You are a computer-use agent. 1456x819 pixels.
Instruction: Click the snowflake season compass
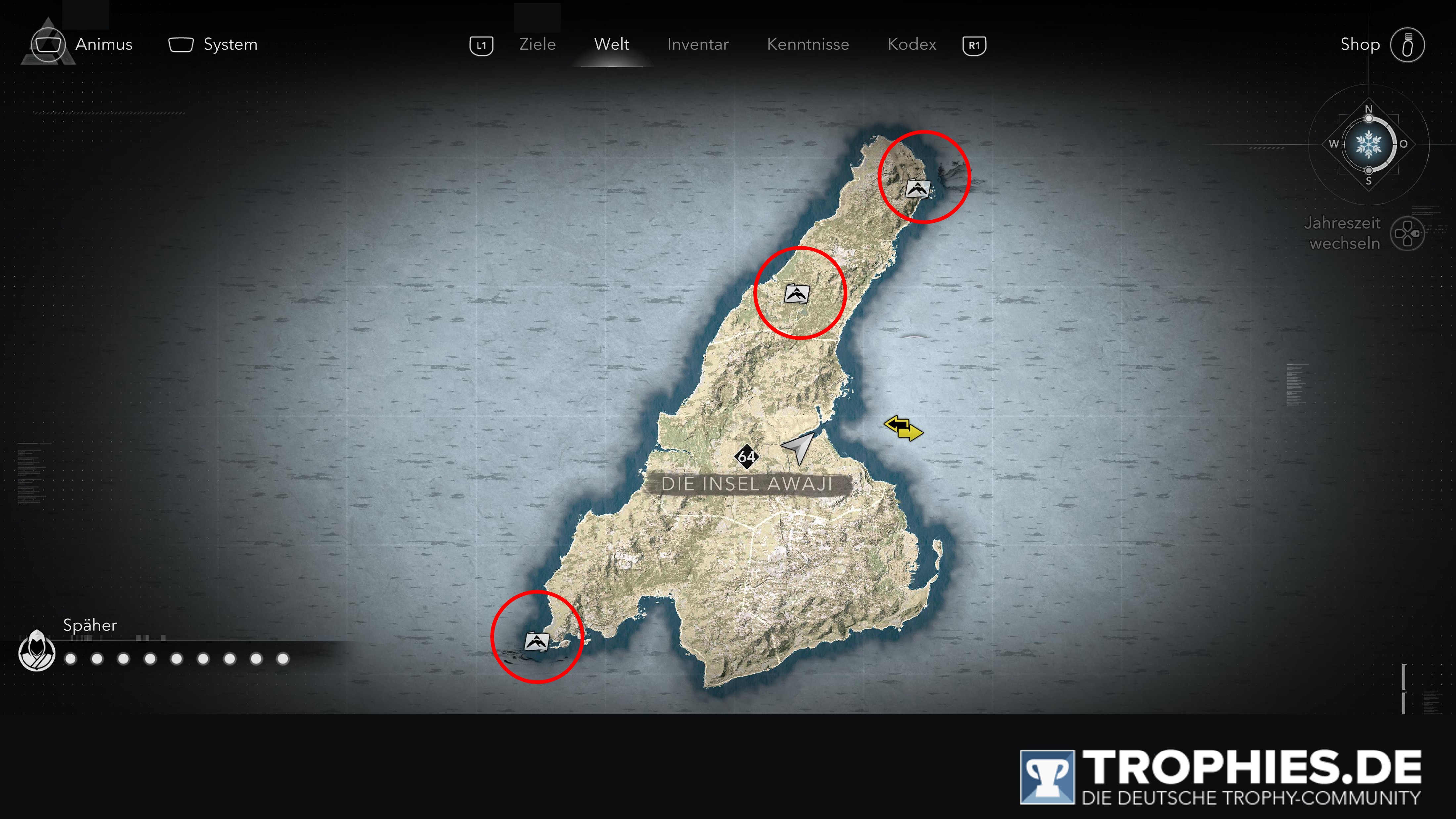(x=1368, y=145)
